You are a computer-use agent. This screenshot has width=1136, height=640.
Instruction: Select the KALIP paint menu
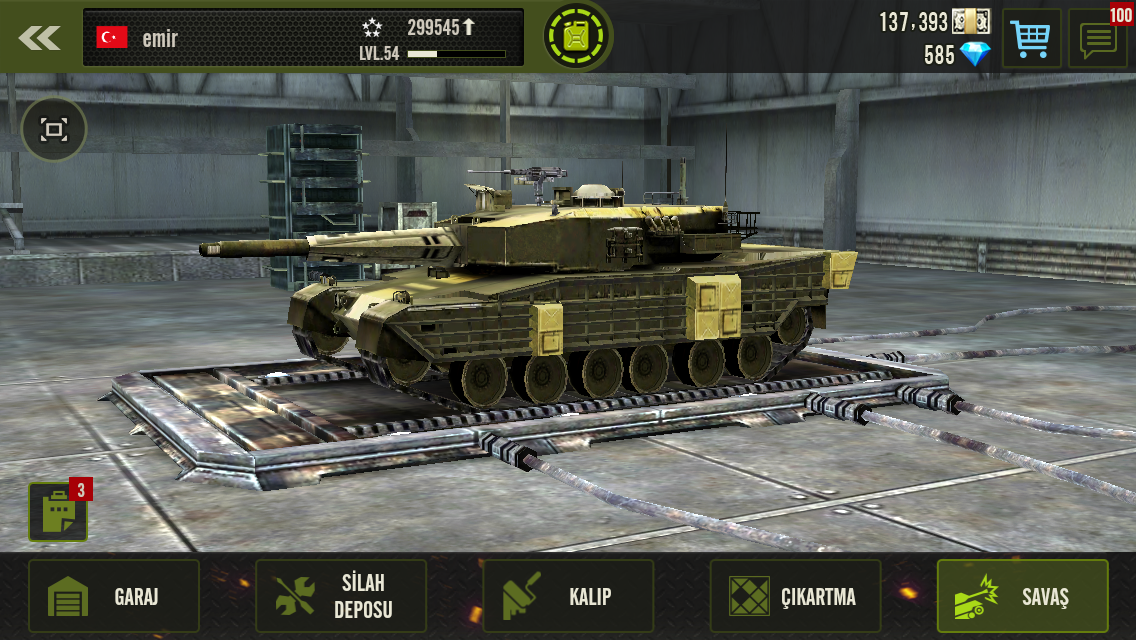pos(568,597)
